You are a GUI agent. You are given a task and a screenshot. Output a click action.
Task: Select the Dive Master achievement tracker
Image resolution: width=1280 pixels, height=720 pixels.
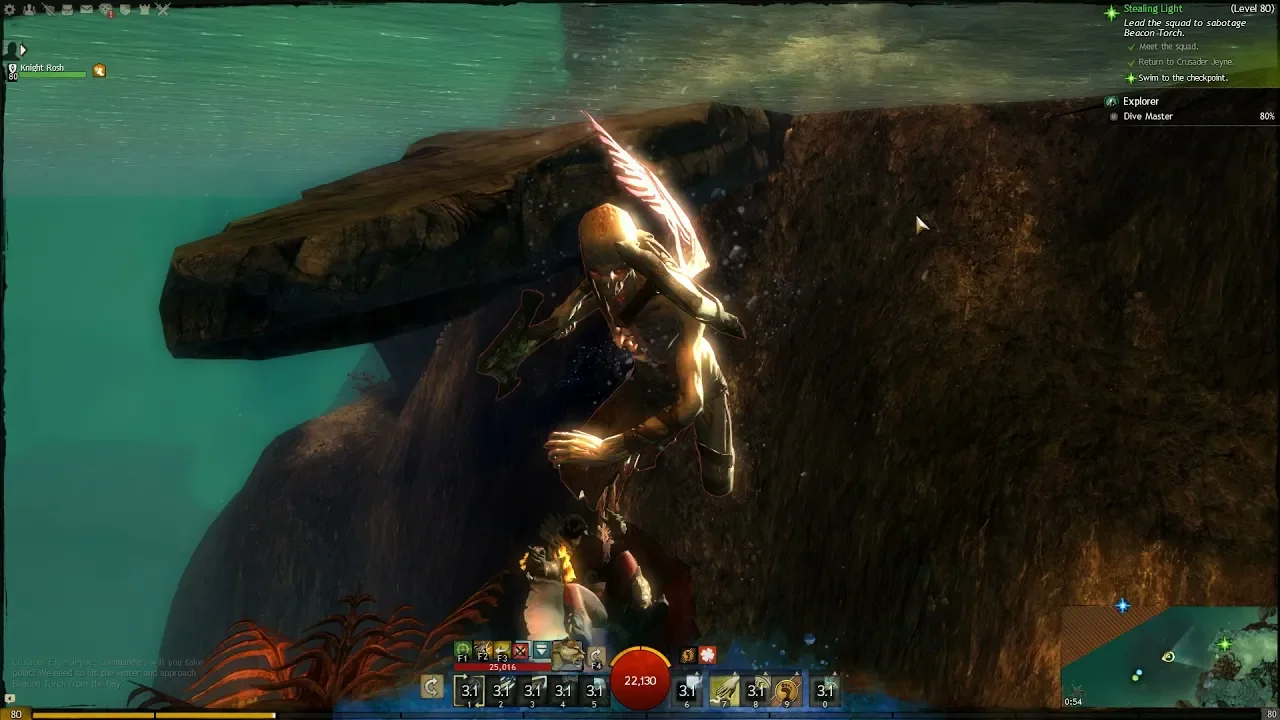(x=1147, y=116)
